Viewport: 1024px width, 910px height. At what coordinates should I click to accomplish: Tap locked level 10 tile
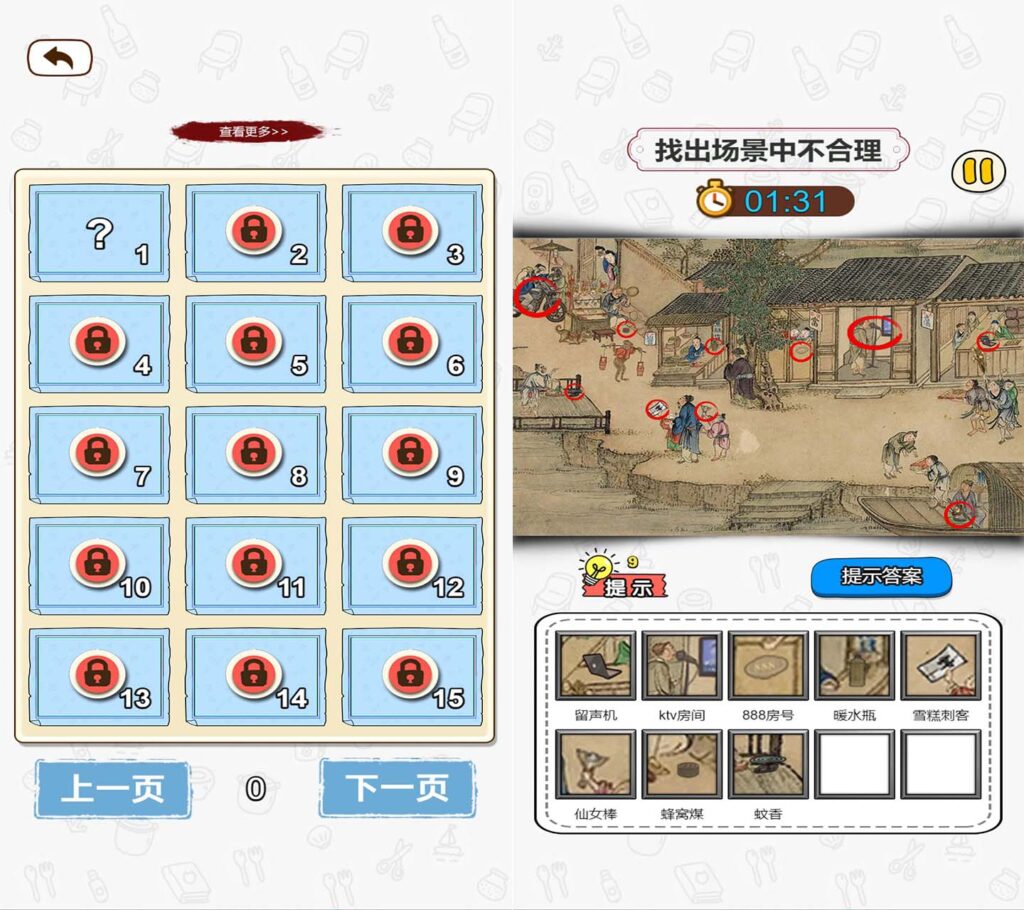[x=100, y=564]
